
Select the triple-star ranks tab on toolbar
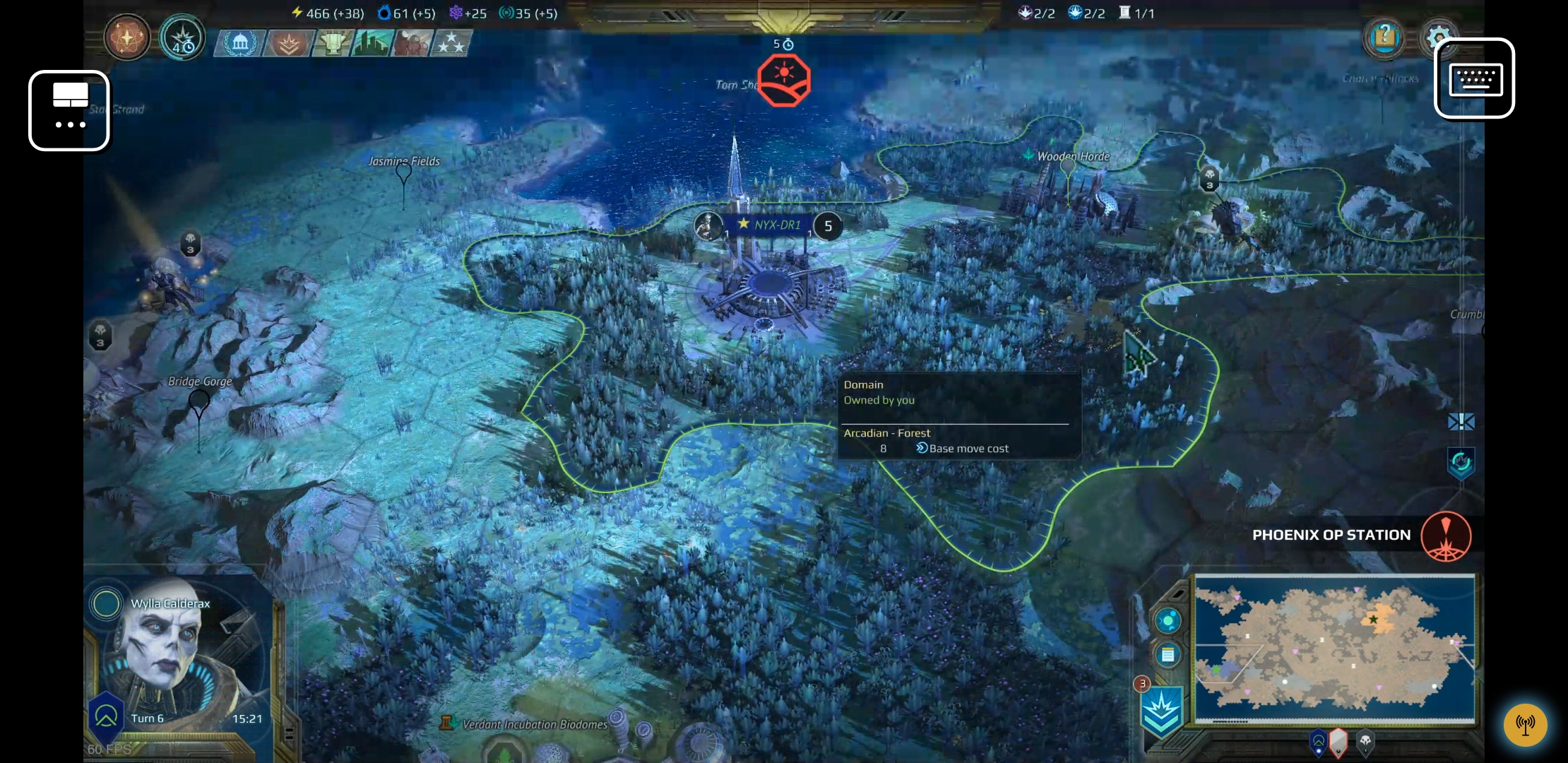point(451,43)
